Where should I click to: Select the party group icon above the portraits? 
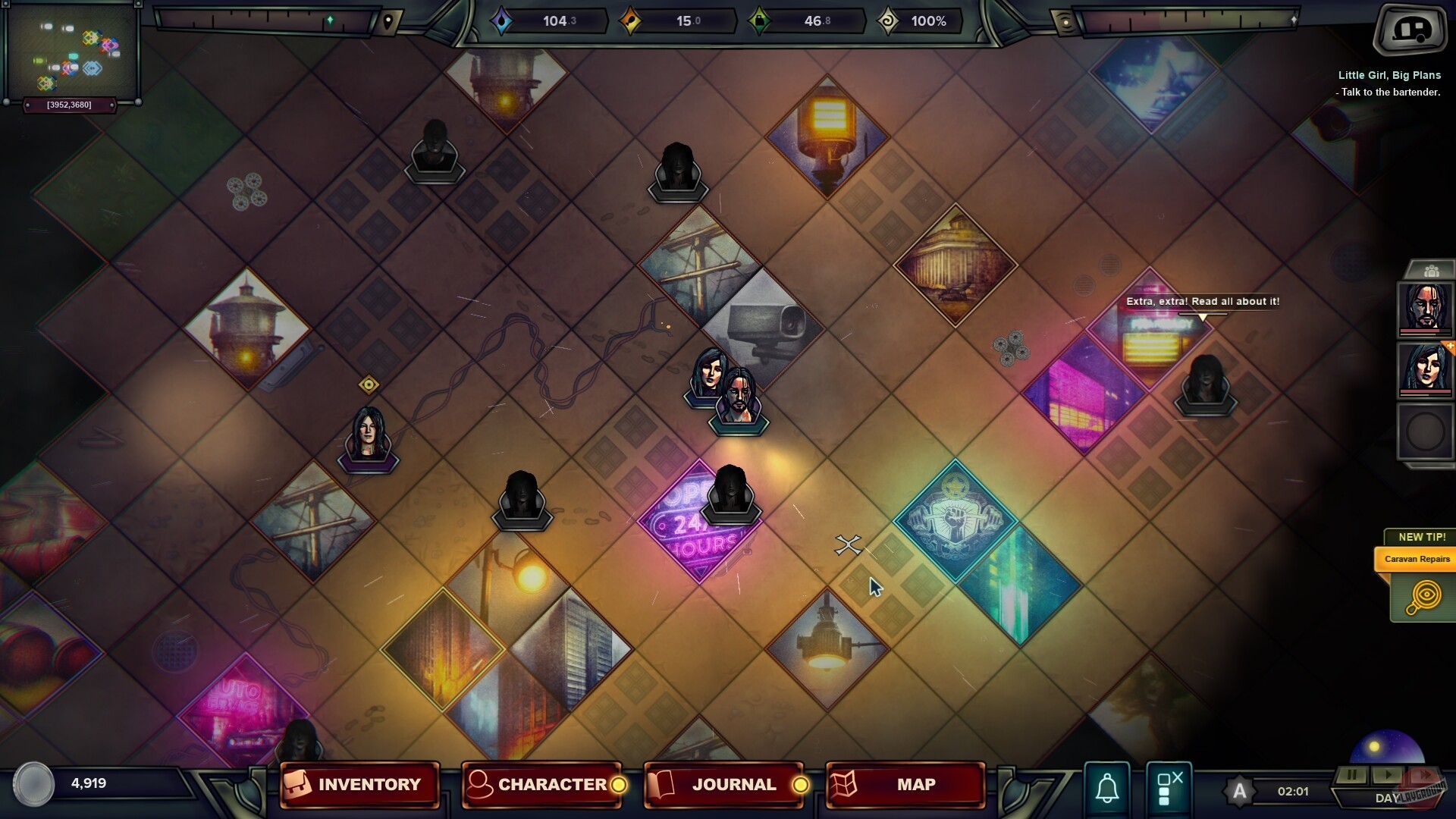point(1432,269)
